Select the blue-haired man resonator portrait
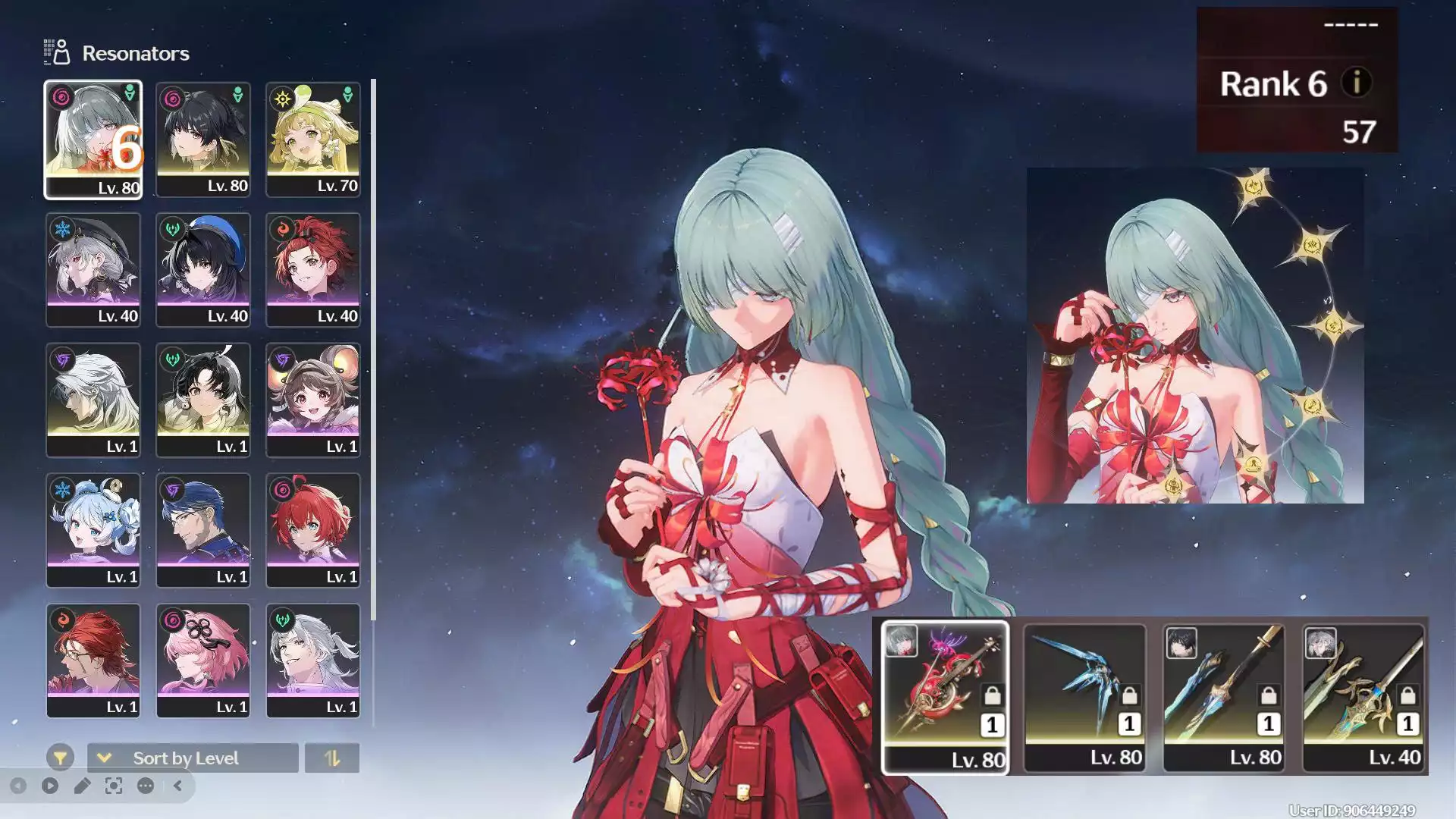This screenshot has width=1456, height=819. coord(202,531)
